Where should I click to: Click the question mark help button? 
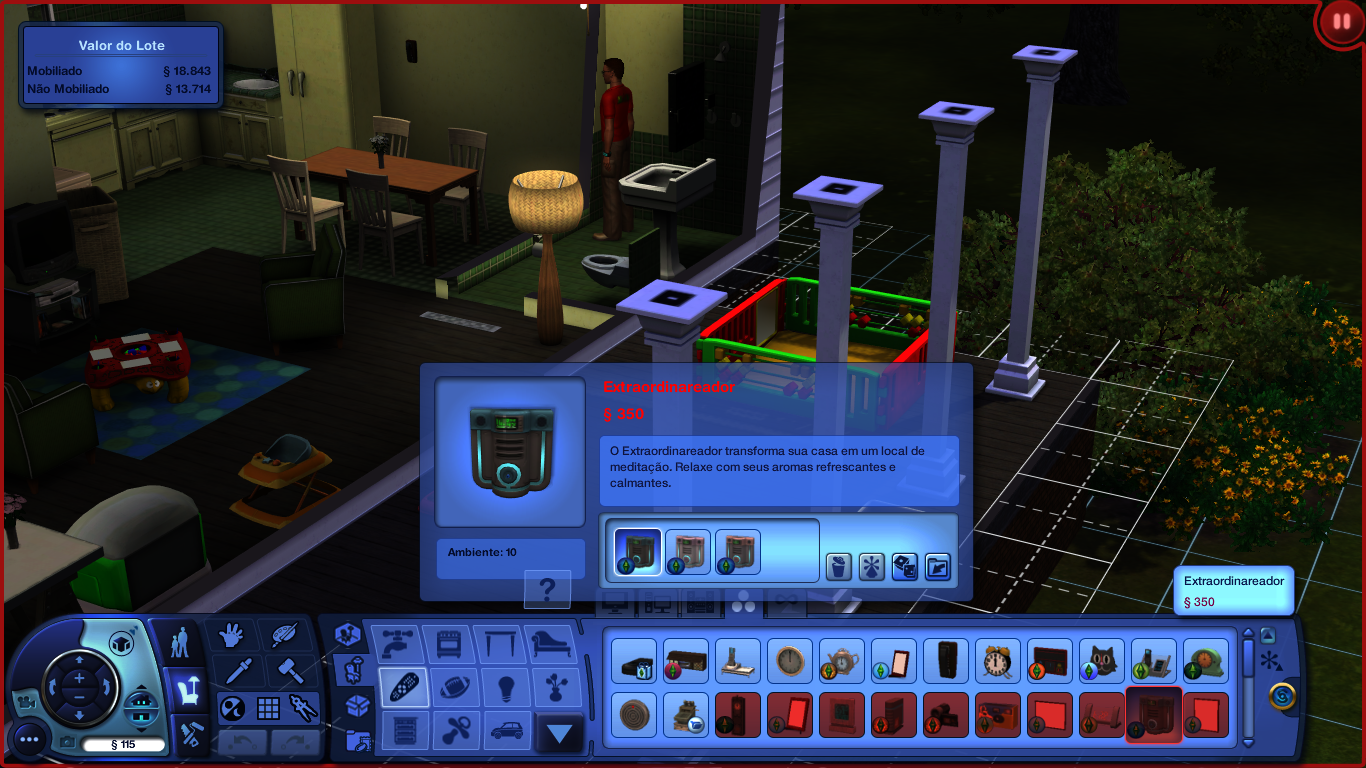point(547,590)
